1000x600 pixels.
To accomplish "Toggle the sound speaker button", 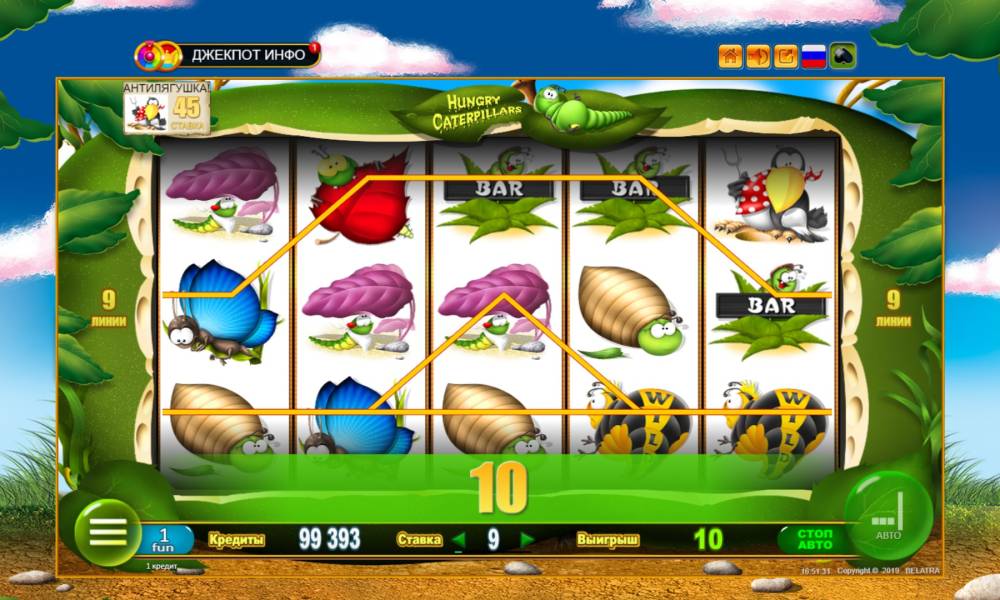I will coord(758,56).
